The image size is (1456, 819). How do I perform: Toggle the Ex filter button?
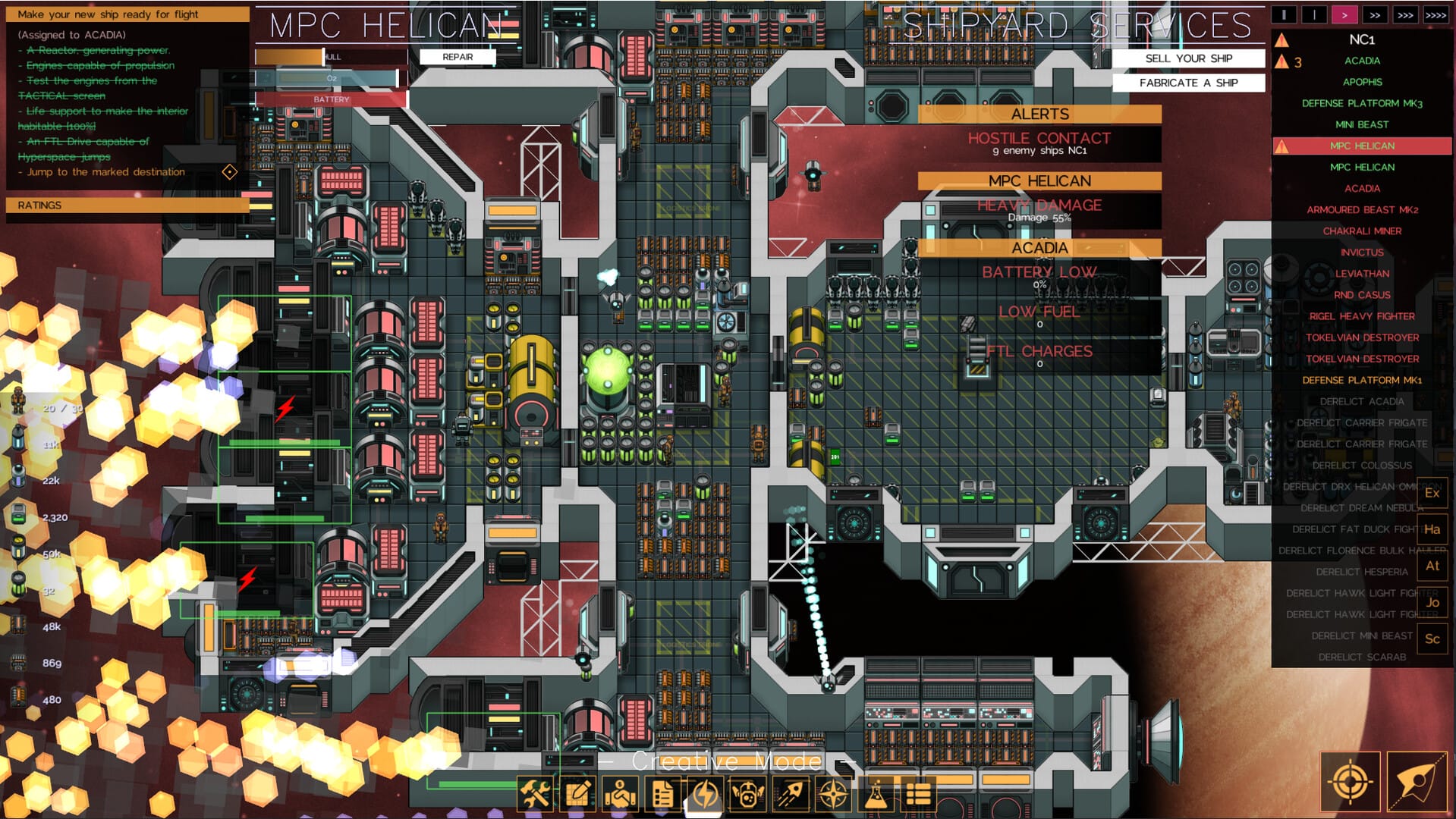(1432, 492)
